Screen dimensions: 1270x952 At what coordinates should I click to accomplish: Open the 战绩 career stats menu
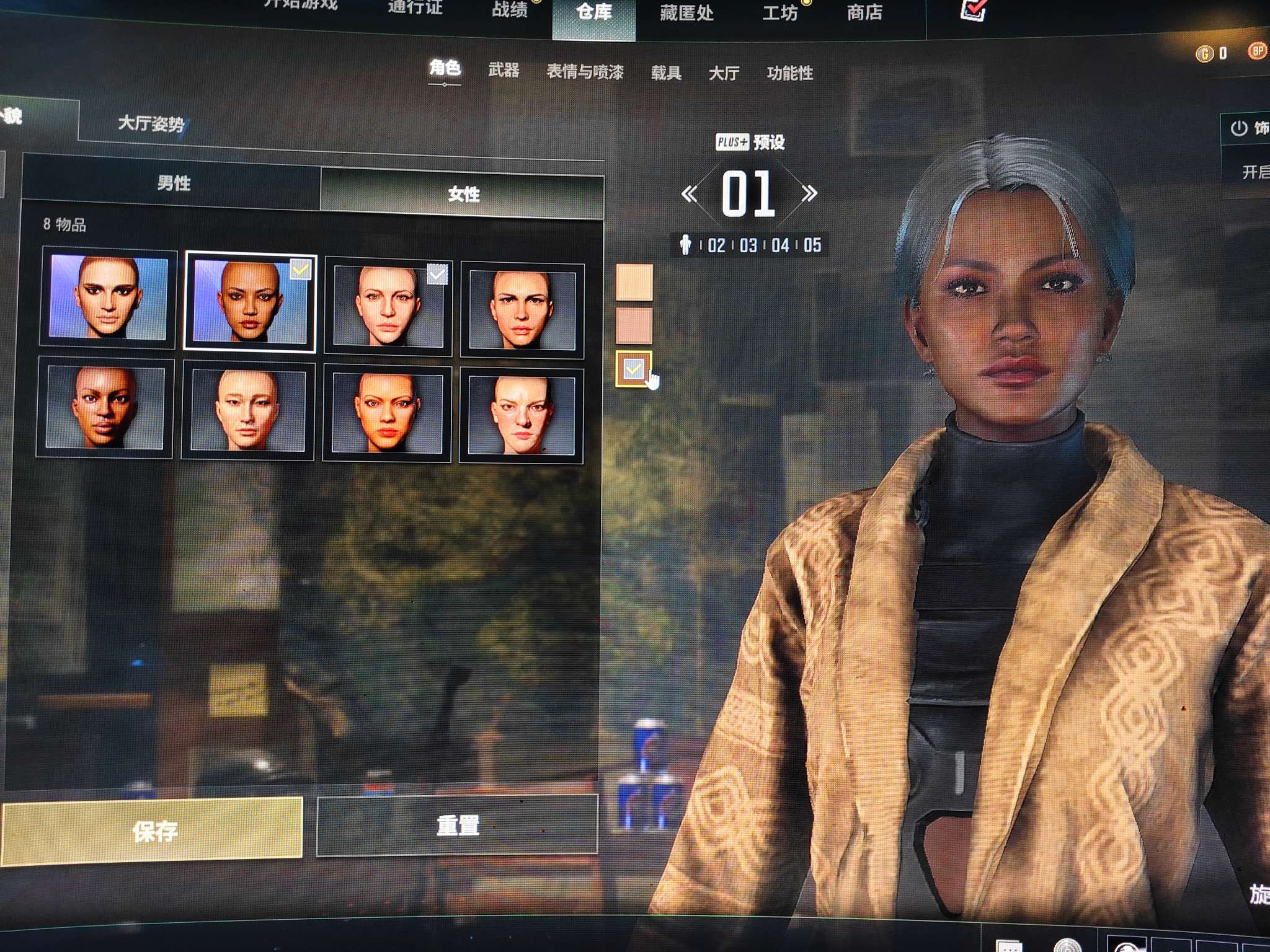(510, 10)
